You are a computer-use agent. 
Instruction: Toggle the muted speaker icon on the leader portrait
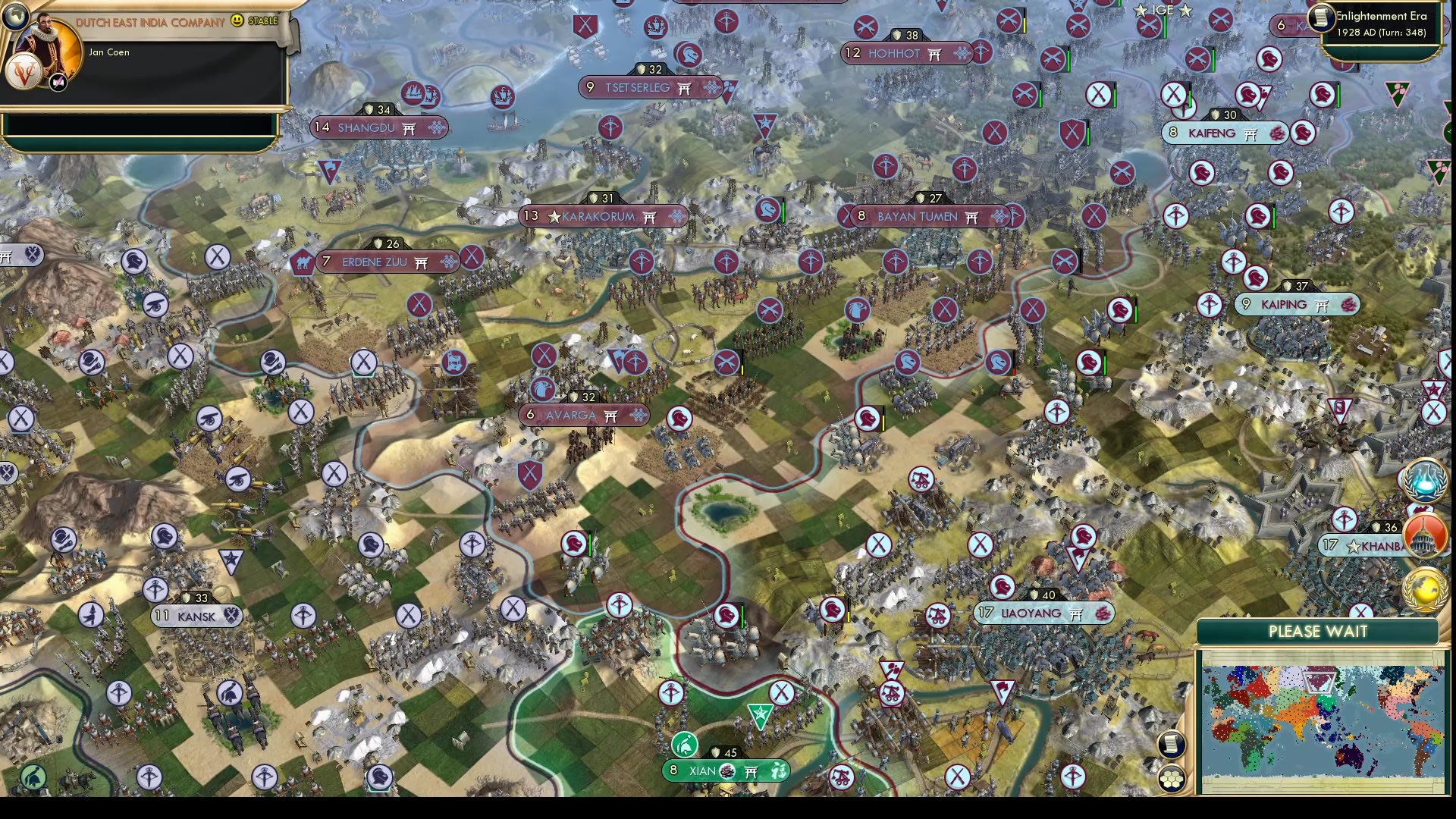coord(58,83)
